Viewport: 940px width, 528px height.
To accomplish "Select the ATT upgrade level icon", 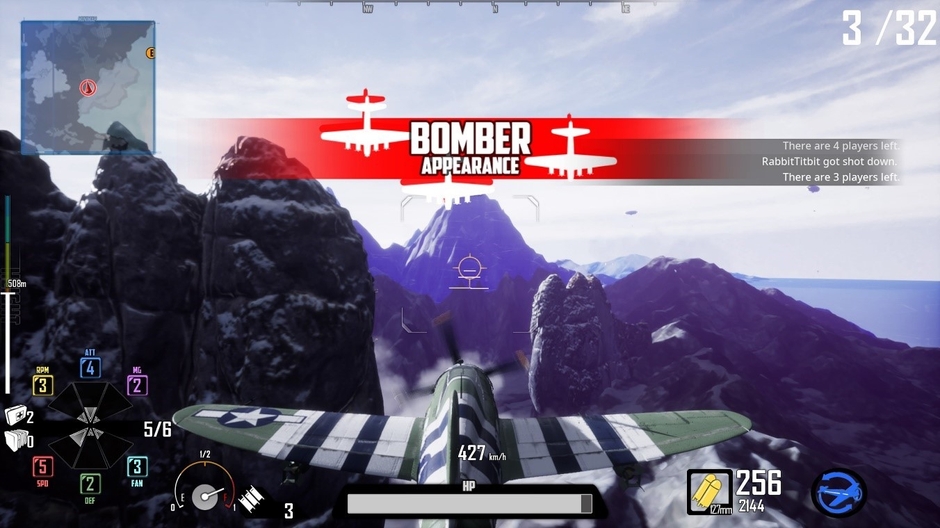I will point(90,368).
